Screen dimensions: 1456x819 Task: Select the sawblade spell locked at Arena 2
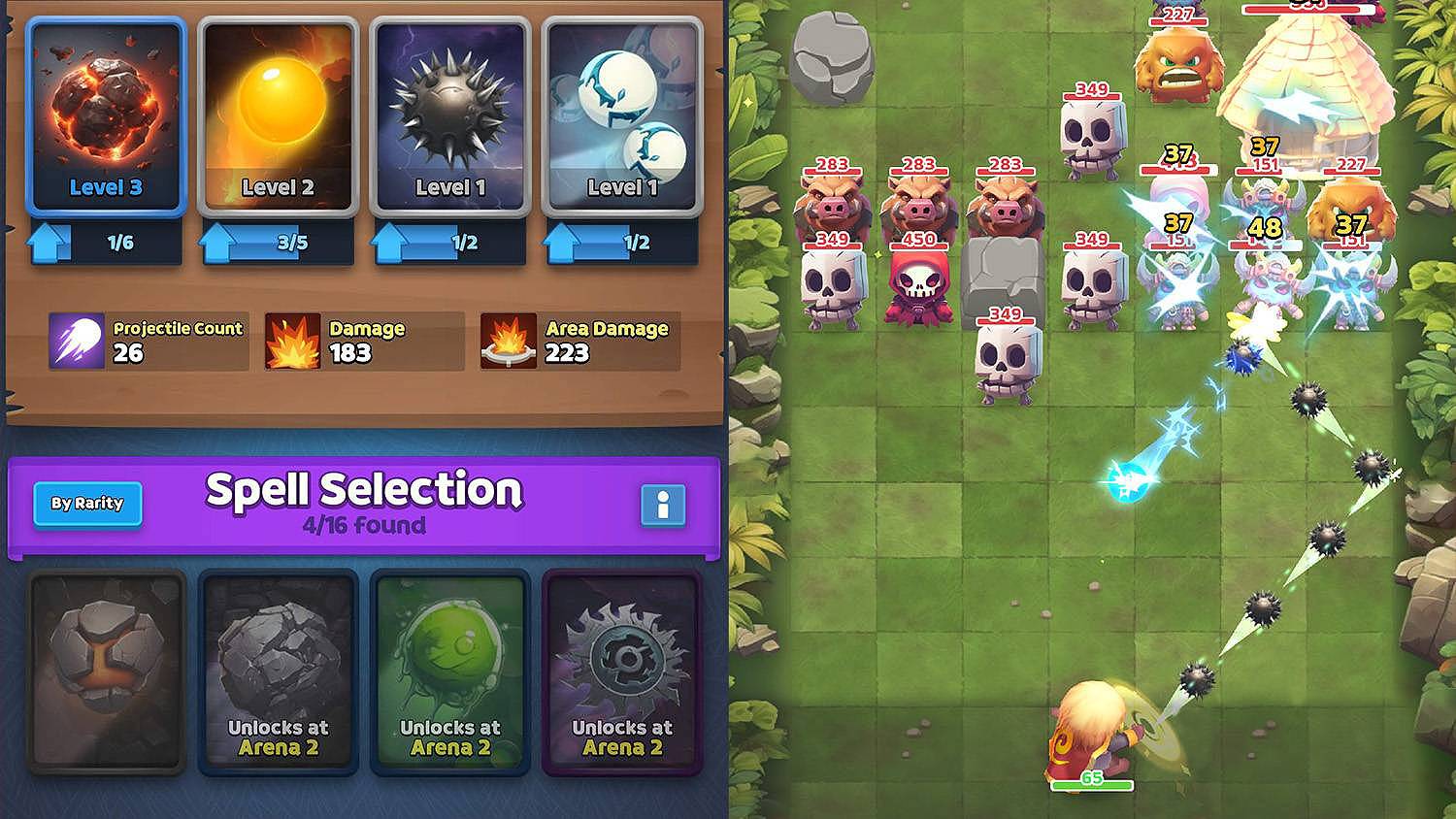point(619,670)
